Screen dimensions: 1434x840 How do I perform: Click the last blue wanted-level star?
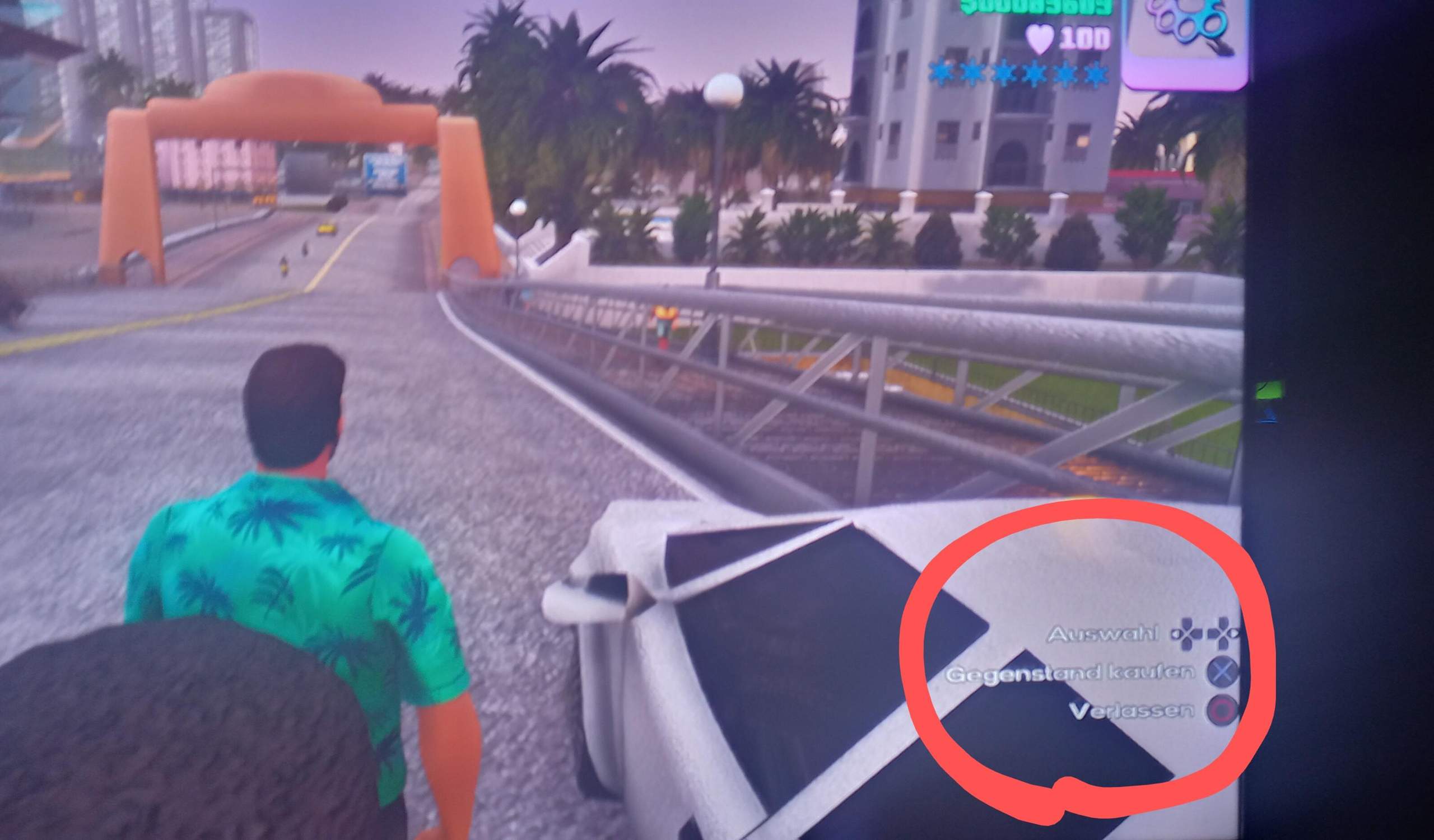point(1101,72)
